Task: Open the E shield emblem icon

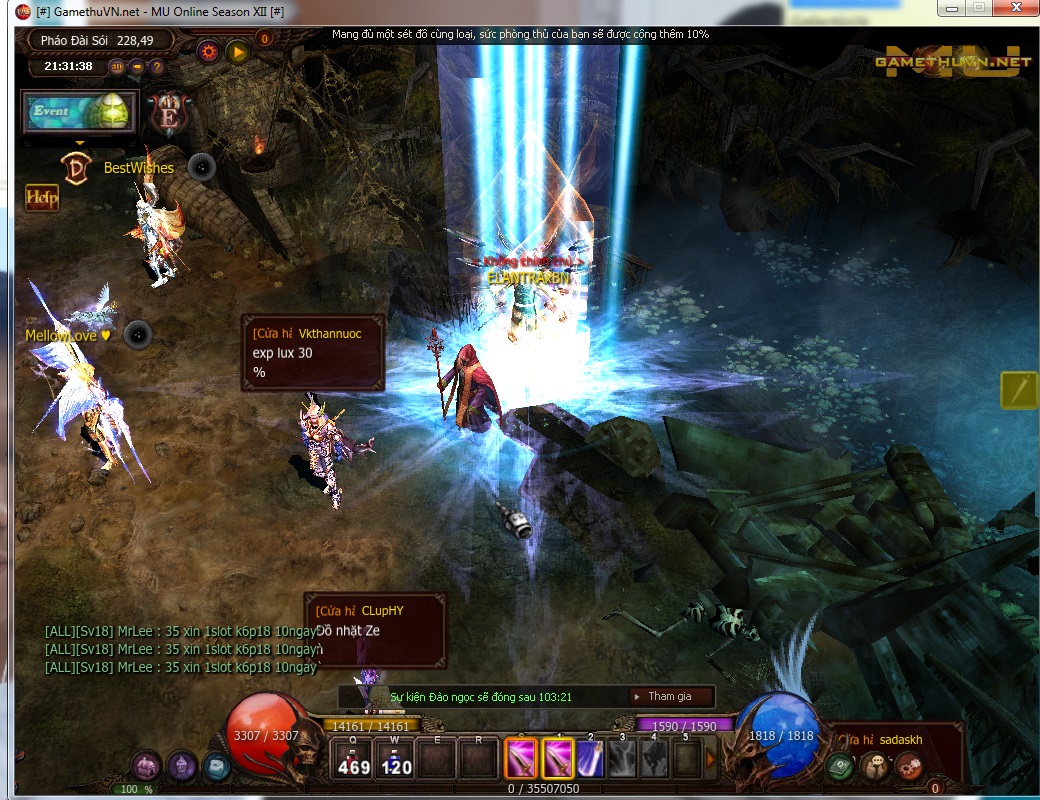Action: coord(167,113)
